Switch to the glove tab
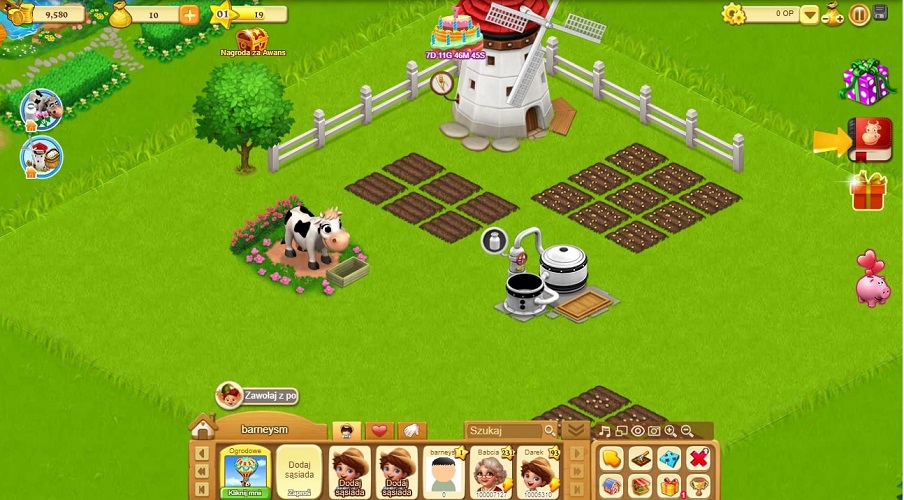 point(413,431)
